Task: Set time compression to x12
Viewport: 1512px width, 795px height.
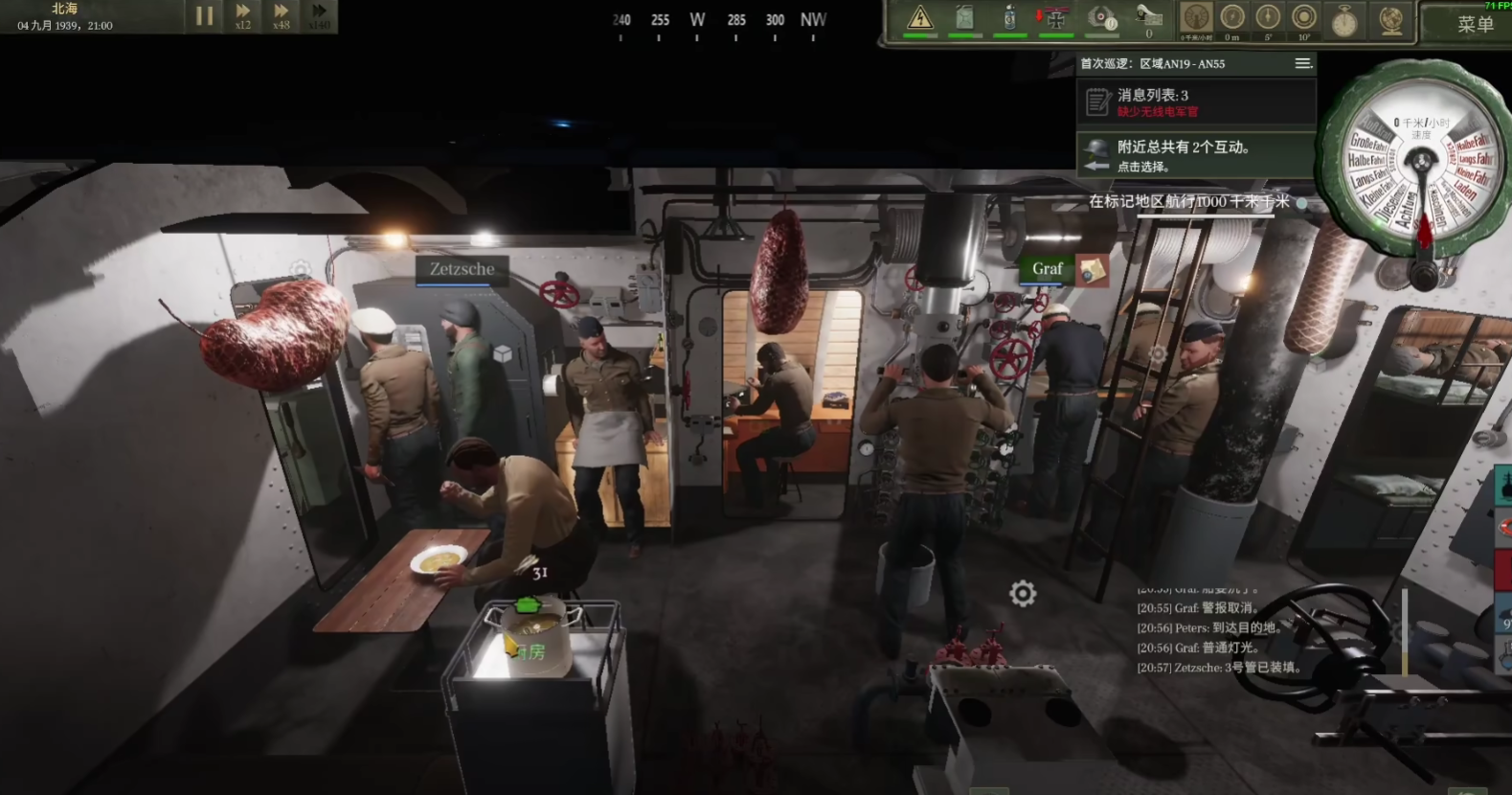Action: [242, 16]
